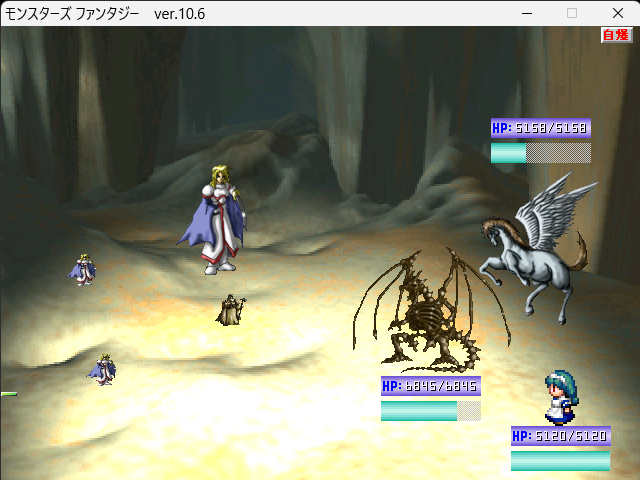This screenshot has width=640, height=480.
Task: Close the game window
Action: coord(616,13)
